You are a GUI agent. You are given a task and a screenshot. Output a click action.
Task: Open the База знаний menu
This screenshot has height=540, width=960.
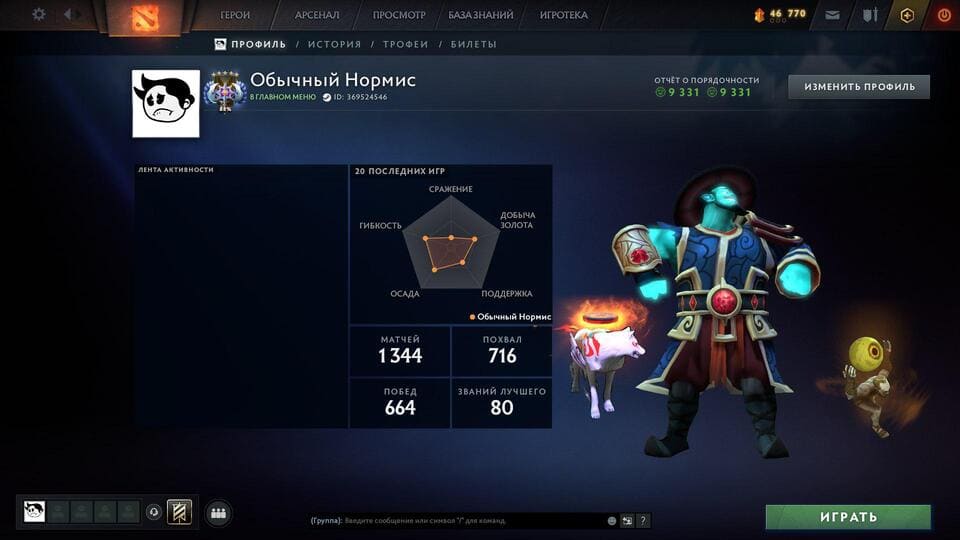click(481, 15)
